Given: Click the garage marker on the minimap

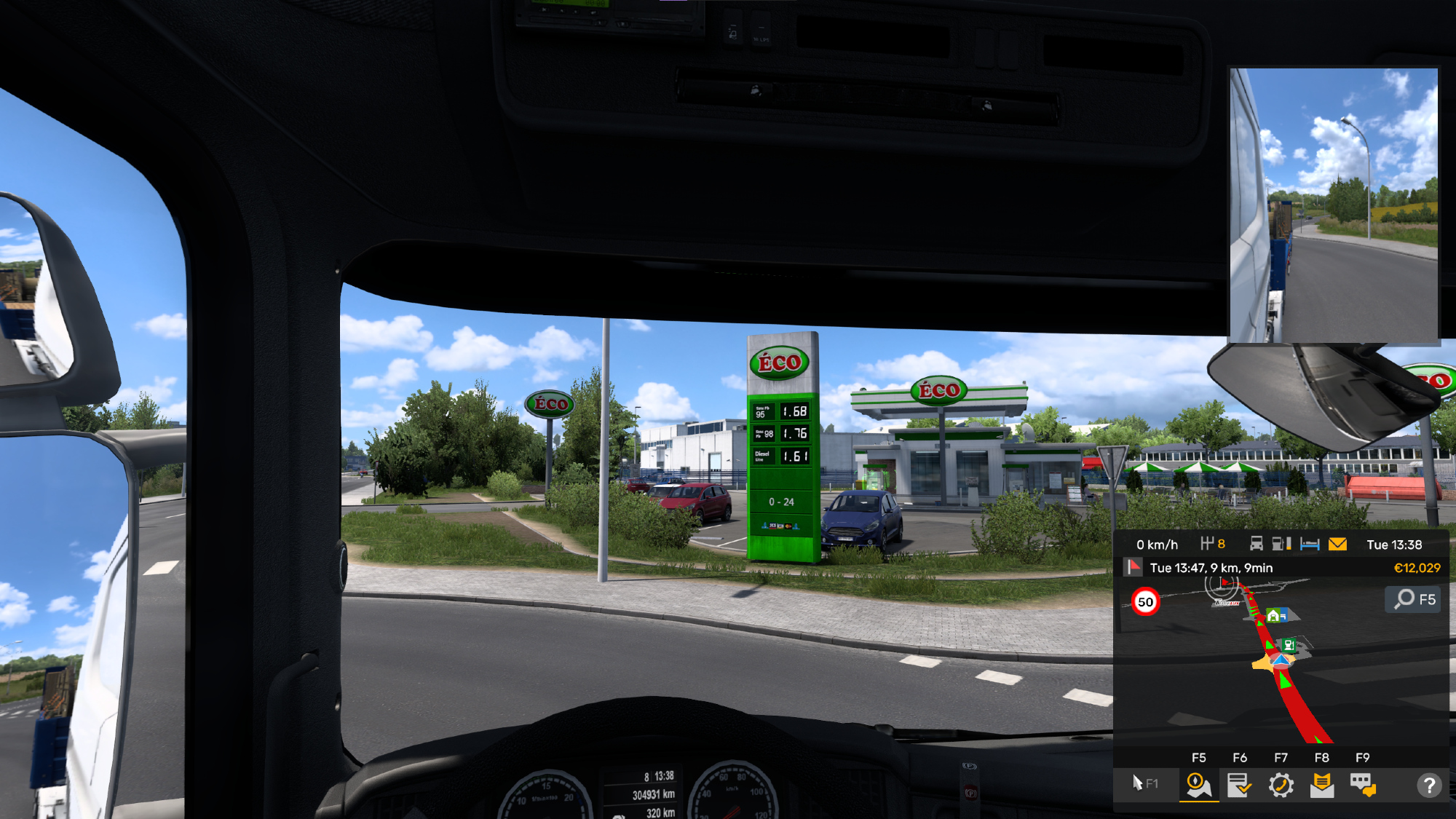Looking at the screenshot, I should [x=1275, y=616].
